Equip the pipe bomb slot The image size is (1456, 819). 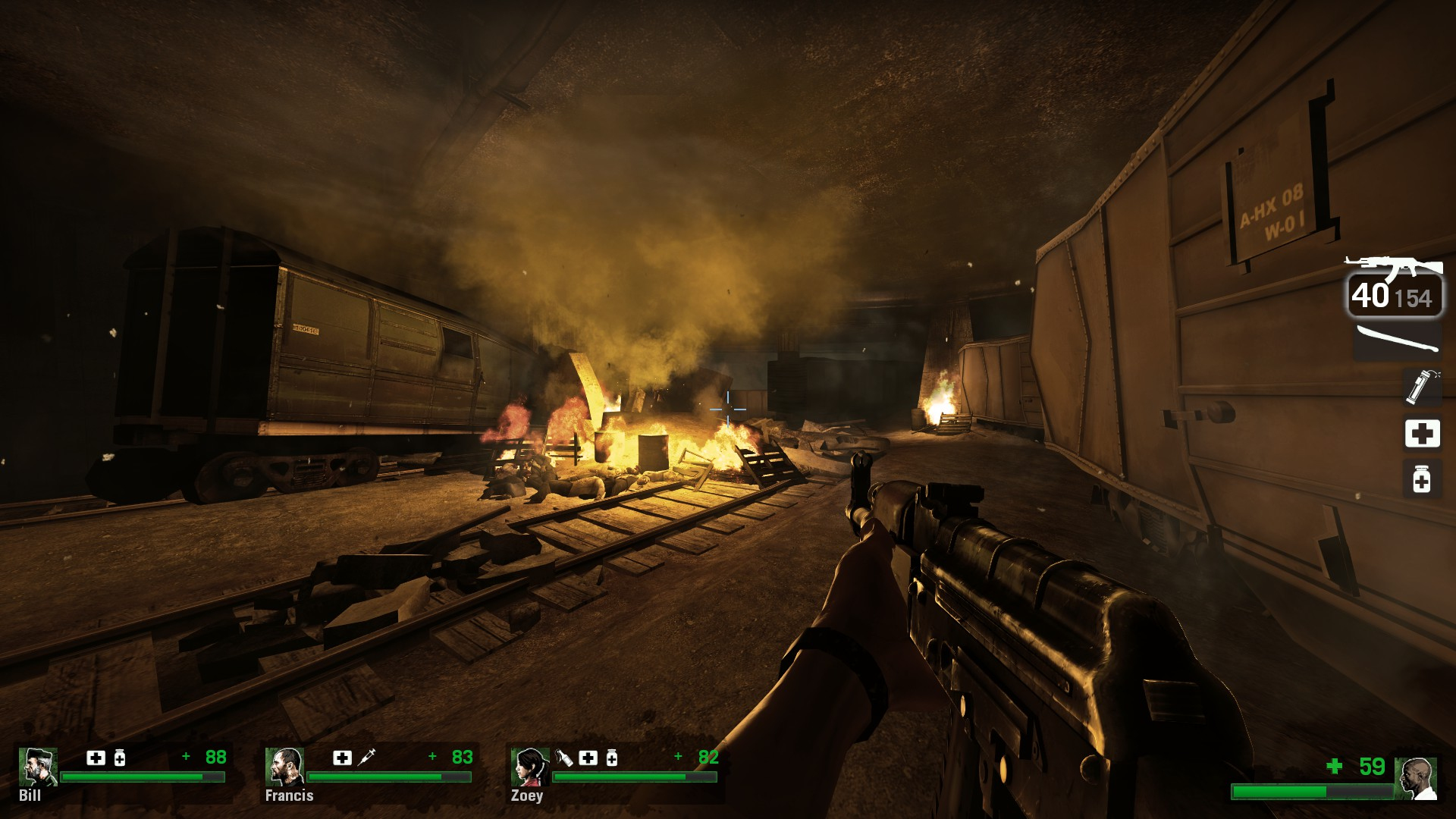point(1420,388)
